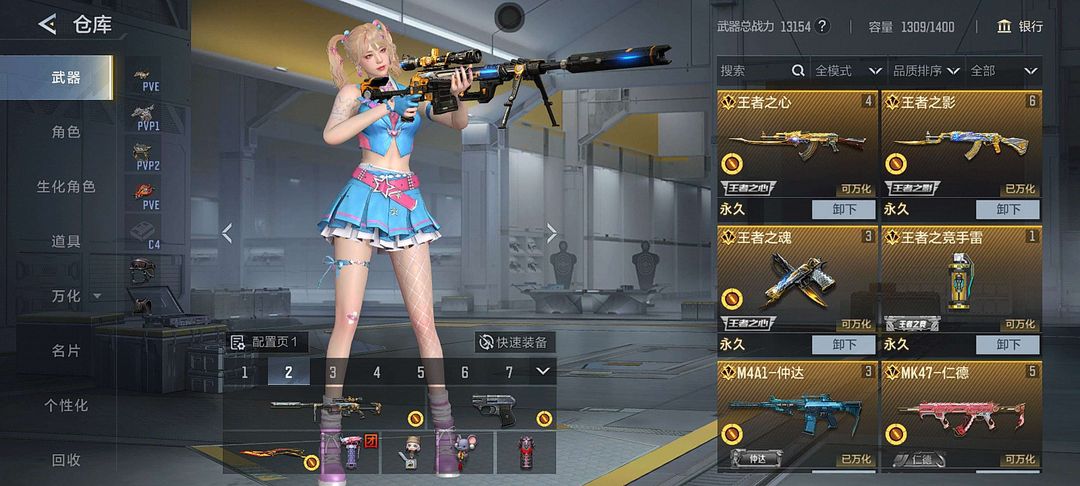Open the 回收 section

[x=66, y=460]
